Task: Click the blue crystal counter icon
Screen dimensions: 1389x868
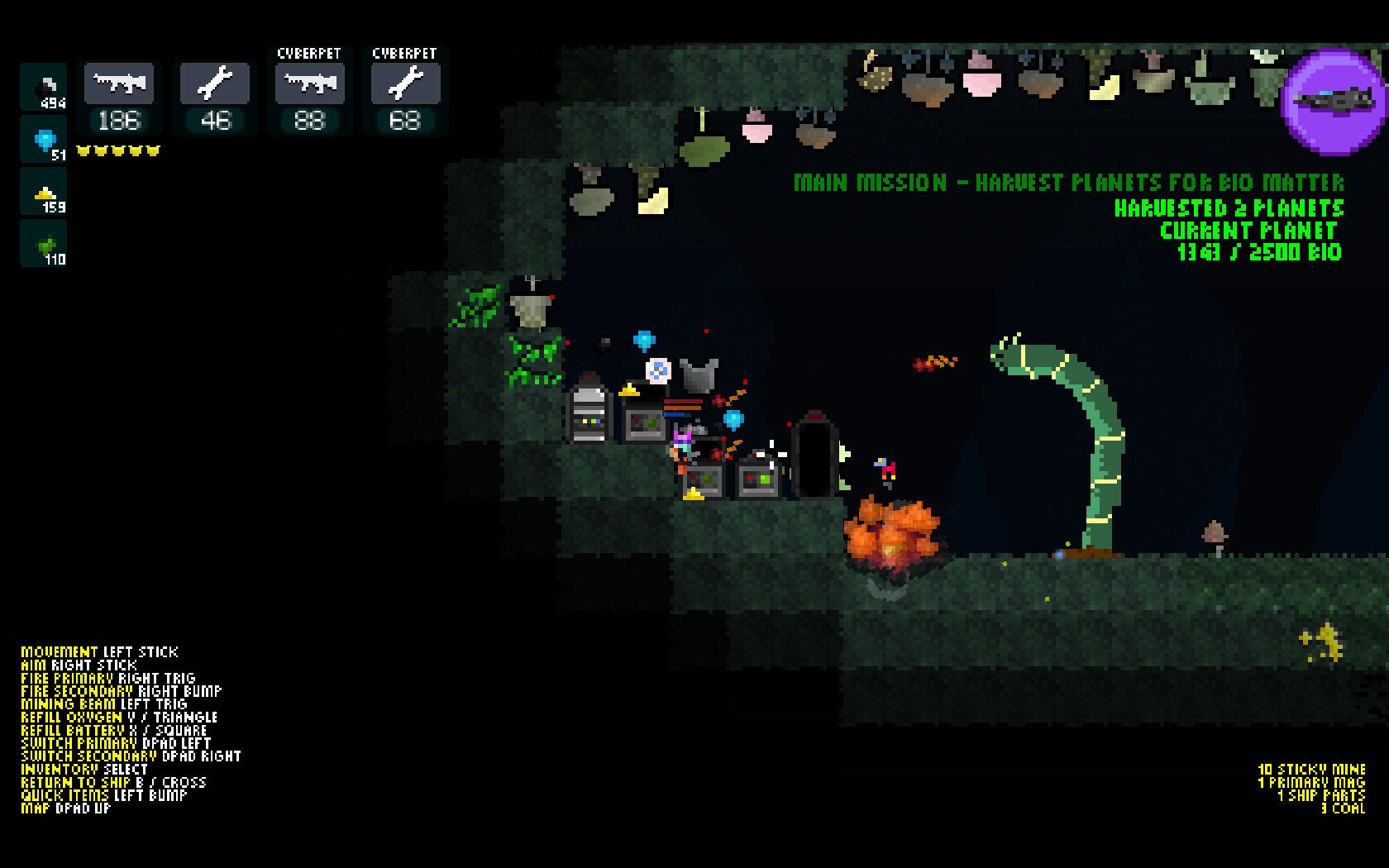Action: [x=41, y=139]
